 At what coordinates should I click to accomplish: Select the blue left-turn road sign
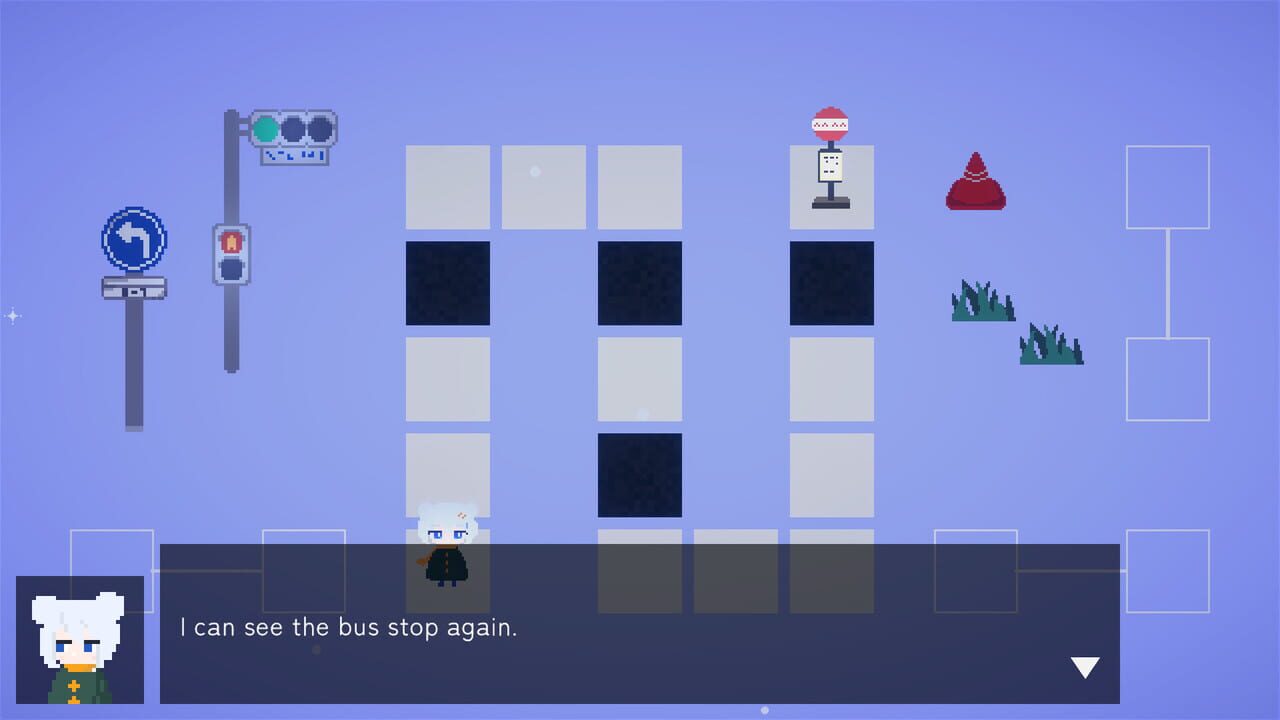coord(133,240)
